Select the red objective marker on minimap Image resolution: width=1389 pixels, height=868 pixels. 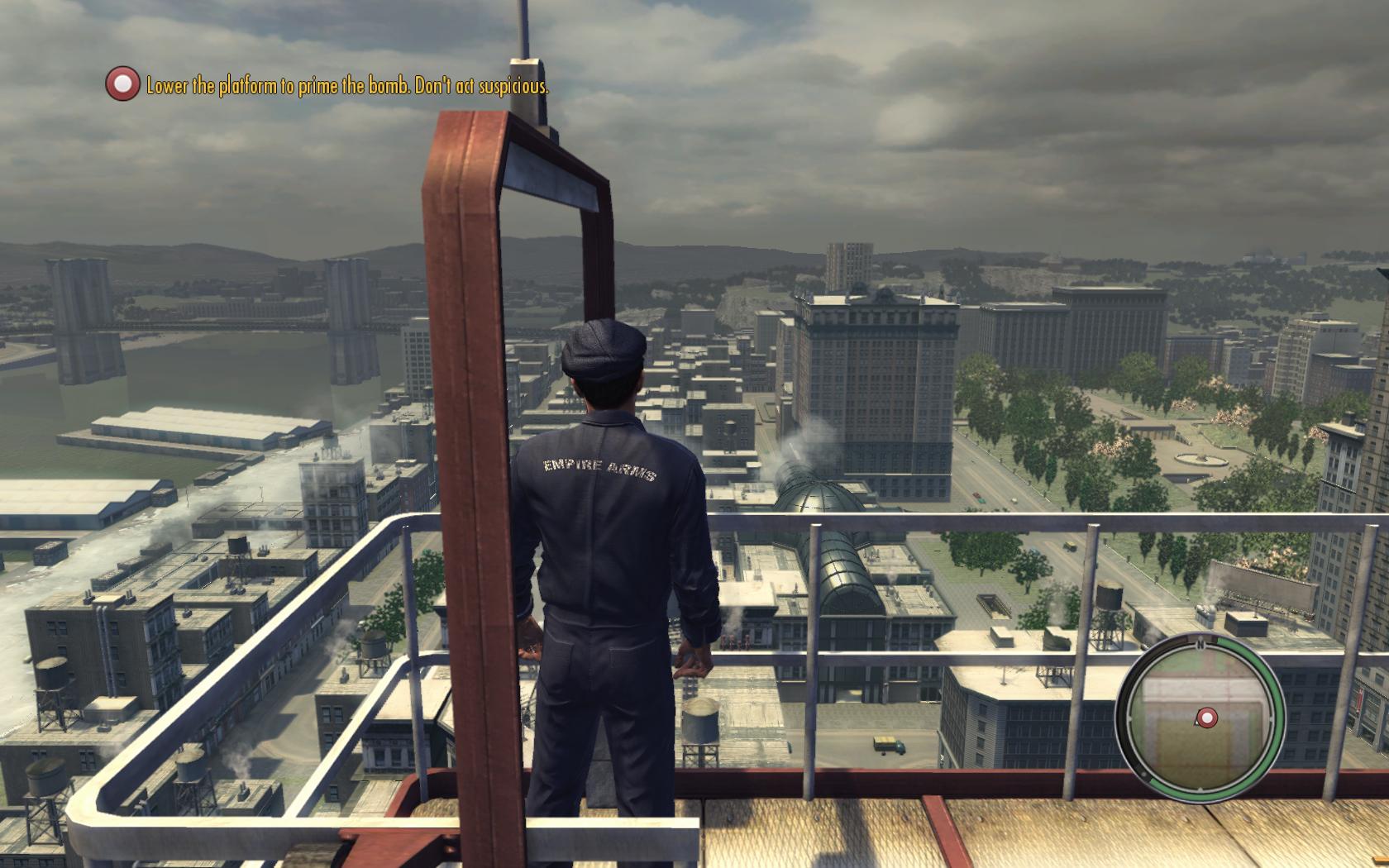click(1207, 718)
